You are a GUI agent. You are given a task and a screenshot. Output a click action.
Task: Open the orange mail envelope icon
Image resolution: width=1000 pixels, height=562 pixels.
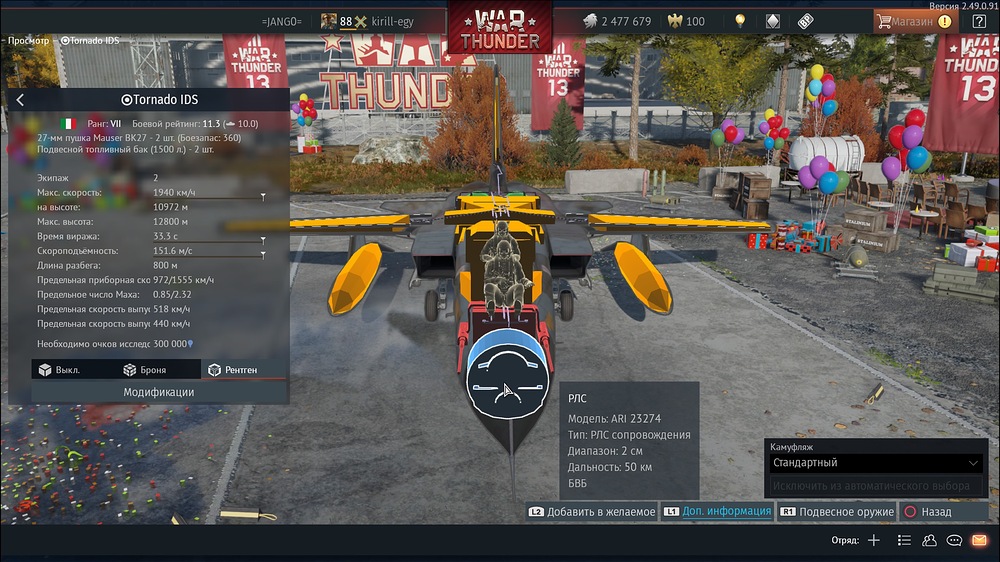[x=979, y=540]
